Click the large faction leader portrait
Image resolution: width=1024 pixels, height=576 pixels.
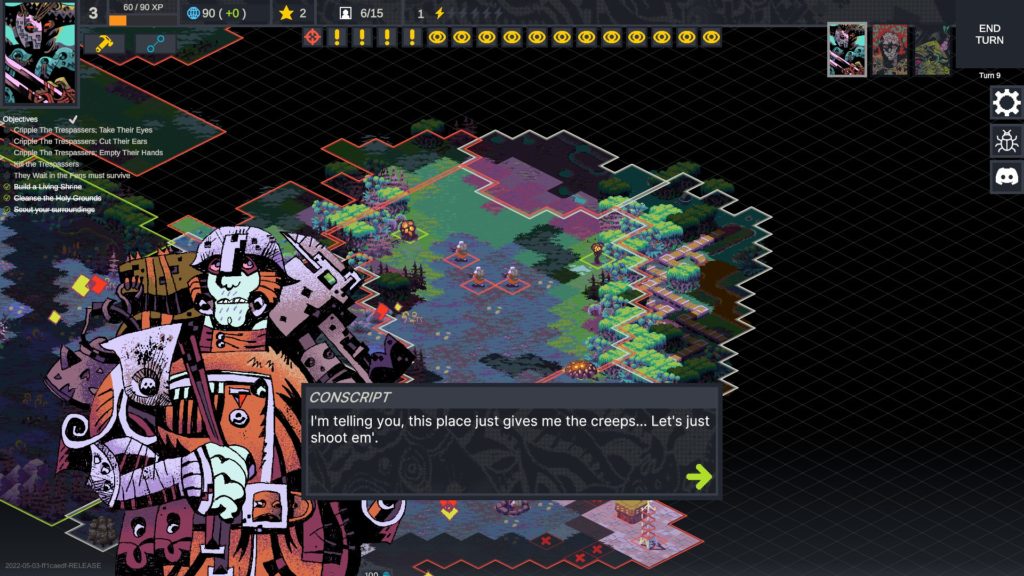tap(39, 53)
